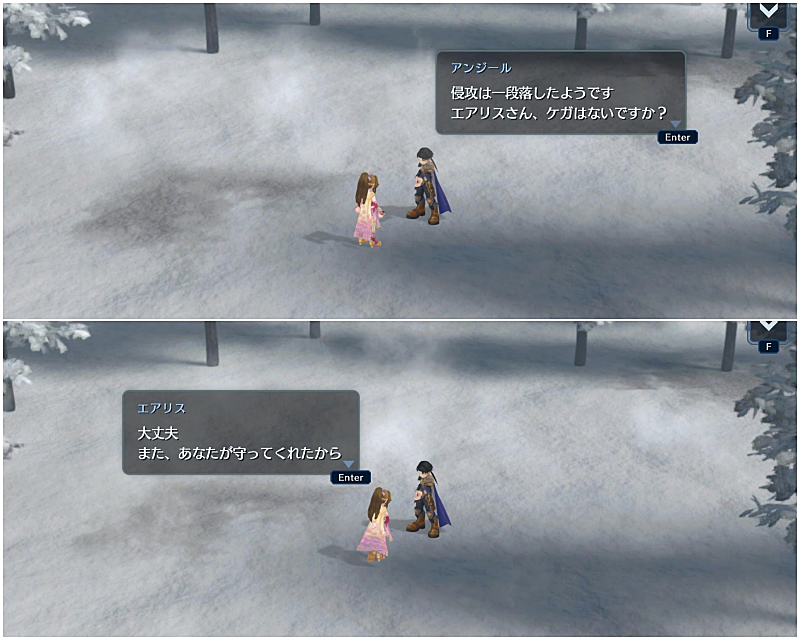Advance アンジール's dialogue box

(677, 137)
